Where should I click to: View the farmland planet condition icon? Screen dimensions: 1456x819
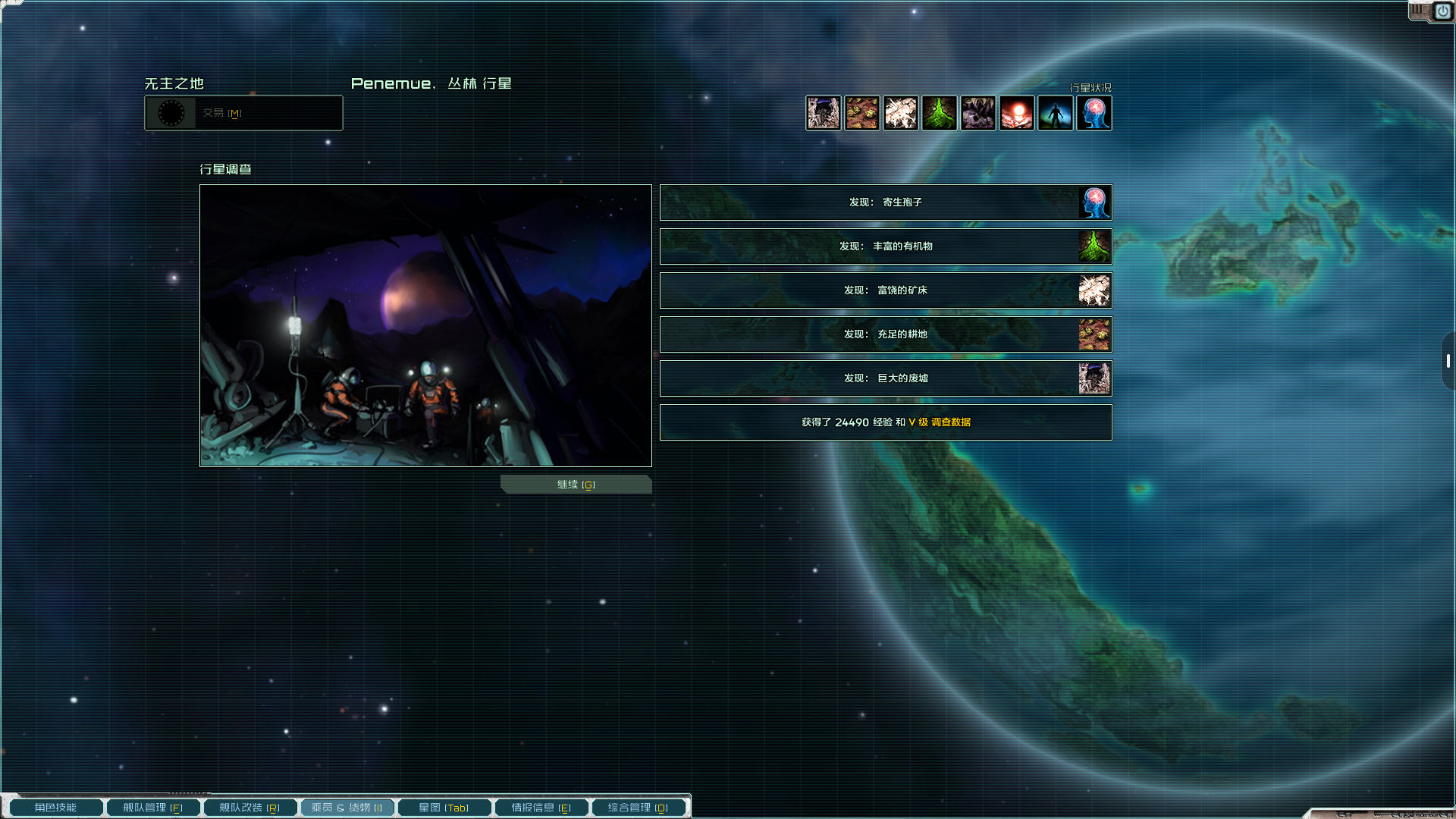pos(861,113)
